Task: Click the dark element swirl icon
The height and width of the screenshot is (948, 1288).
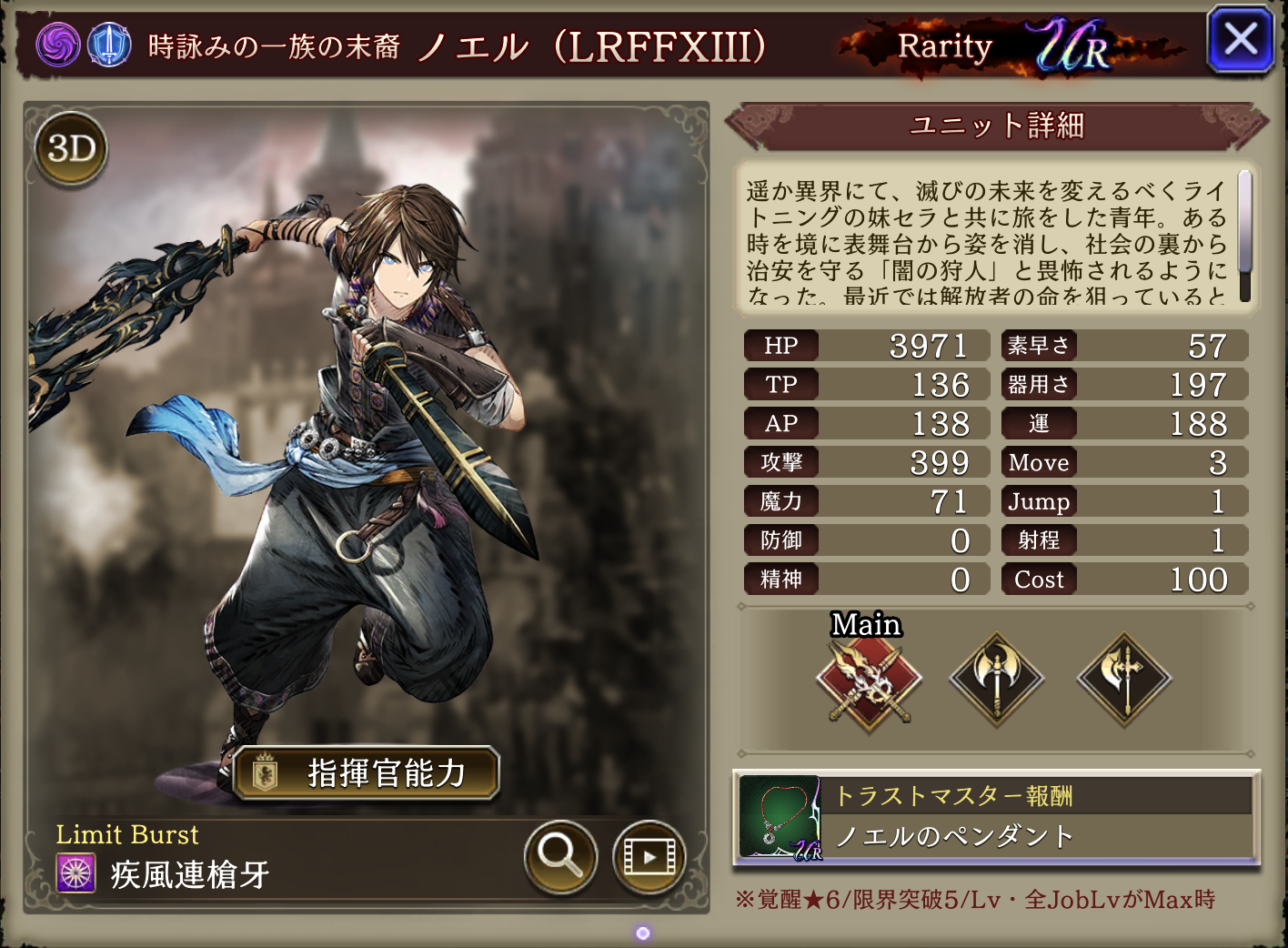Action: (x=58, y=45)
